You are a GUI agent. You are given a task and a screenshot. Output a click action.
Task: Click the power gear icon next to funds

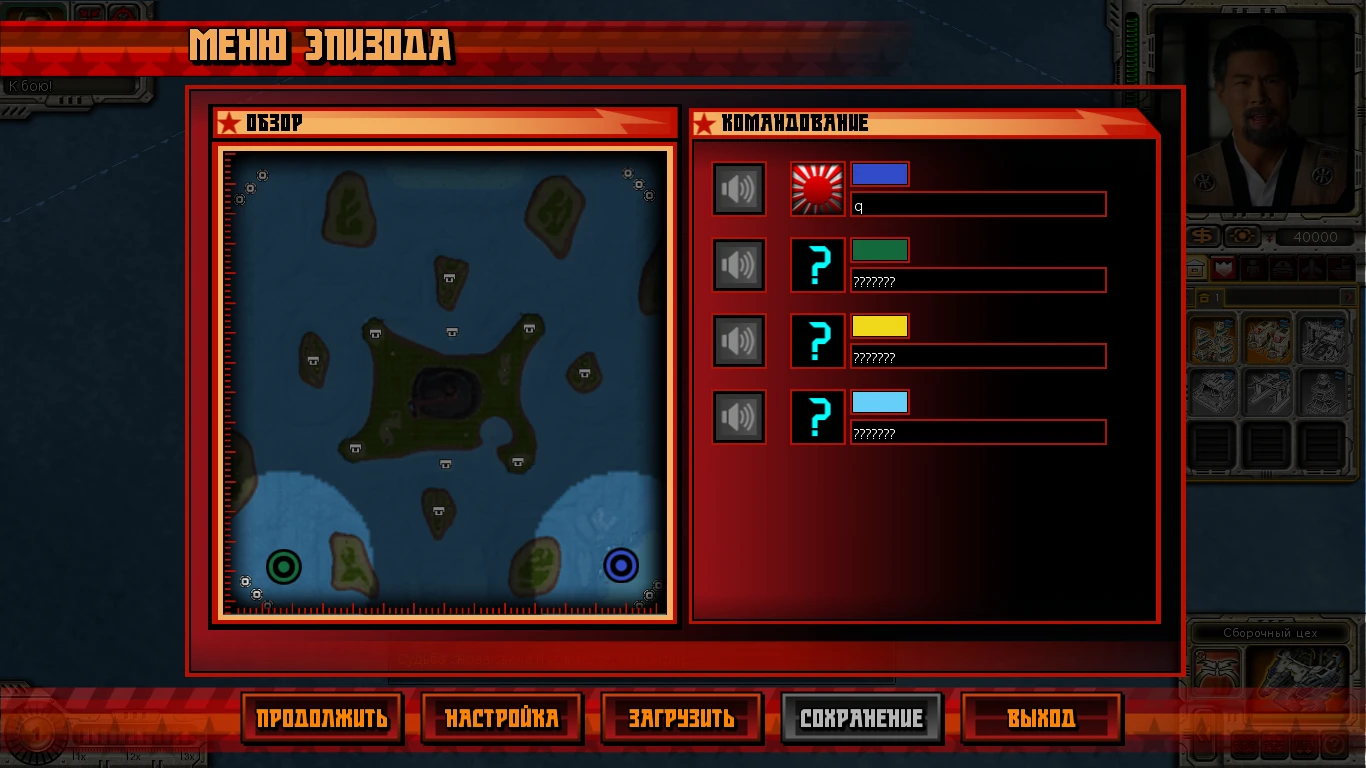[1242, 236]
